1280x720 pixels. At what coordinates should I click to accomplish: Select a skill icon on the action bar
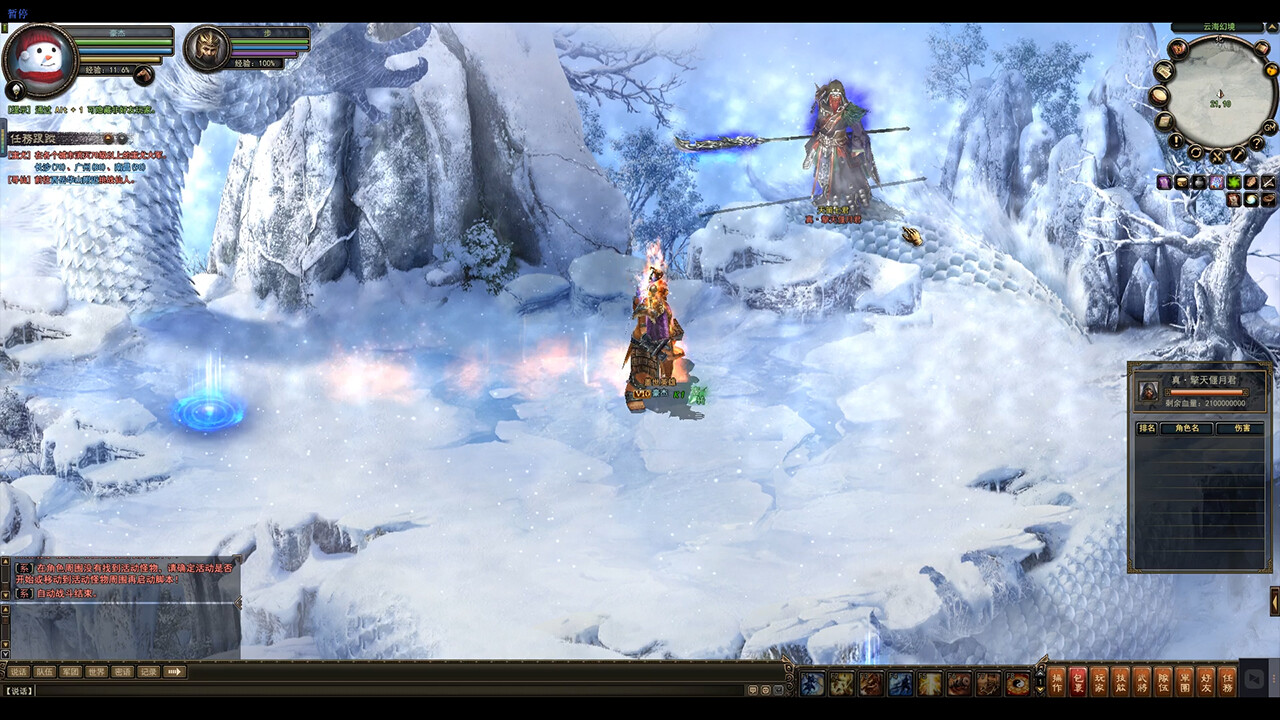point(811,683)
